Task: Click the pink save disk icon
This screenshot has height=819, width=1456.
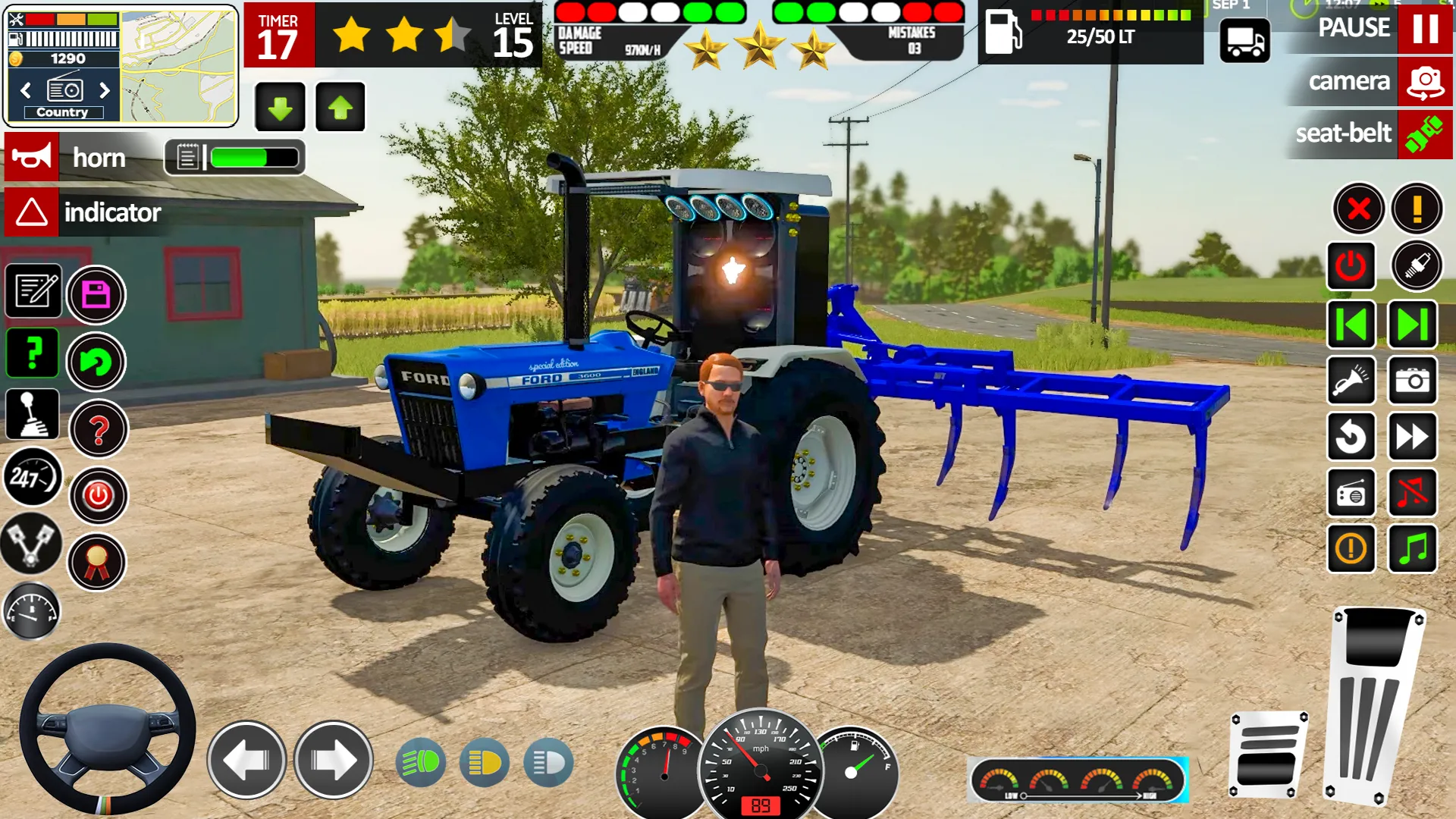Action: [x=96, y=294]
